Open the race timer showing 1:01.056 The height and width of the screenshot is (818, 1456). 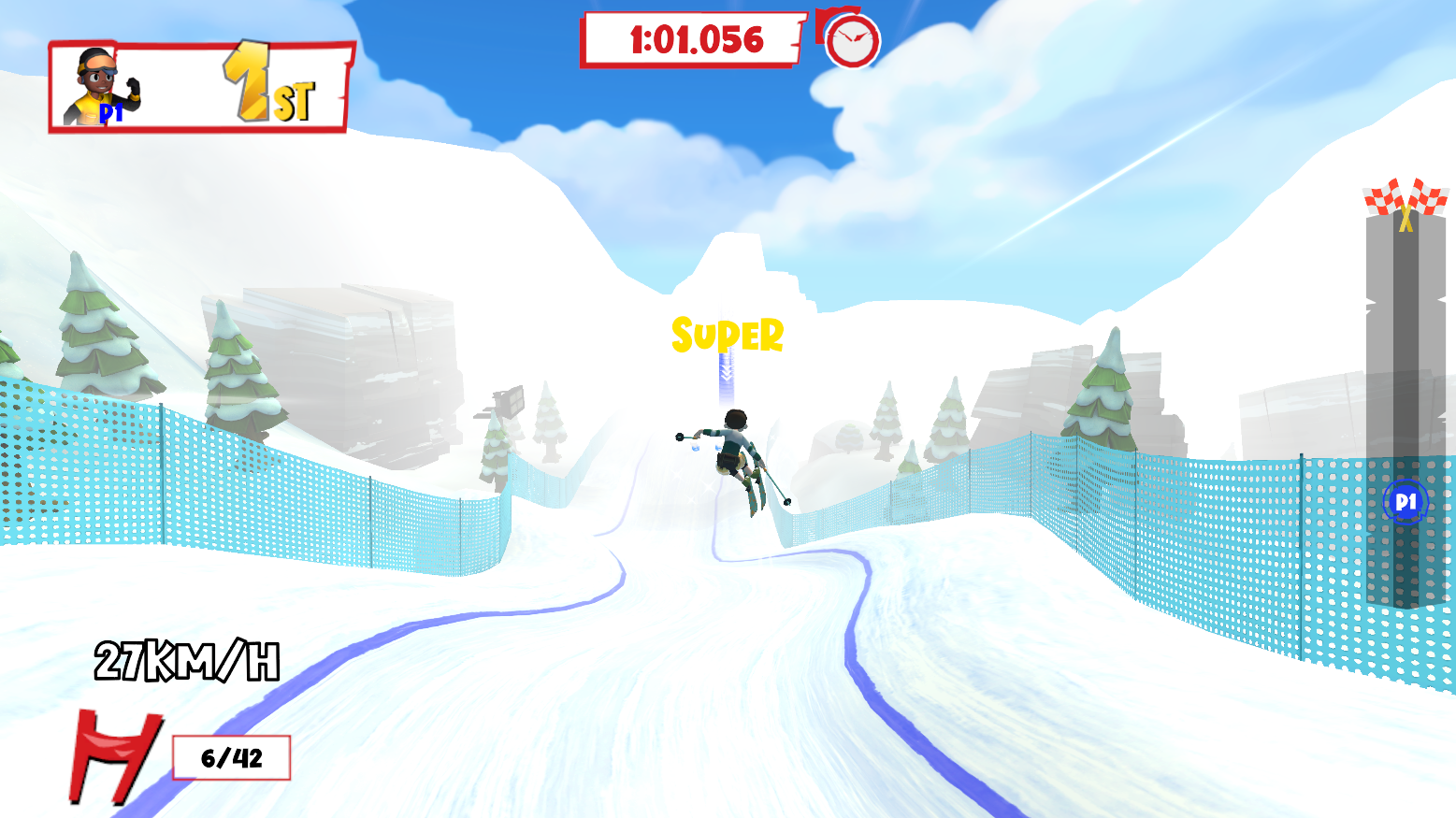click(690, 39)
